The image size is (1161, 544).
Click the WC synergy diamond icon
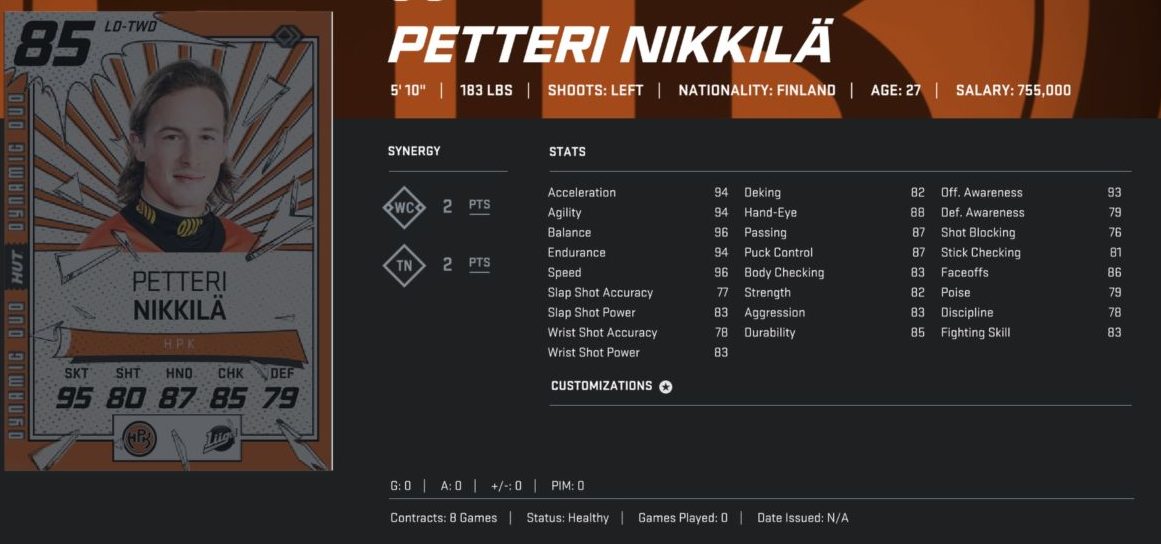click(x=405, y=207)
